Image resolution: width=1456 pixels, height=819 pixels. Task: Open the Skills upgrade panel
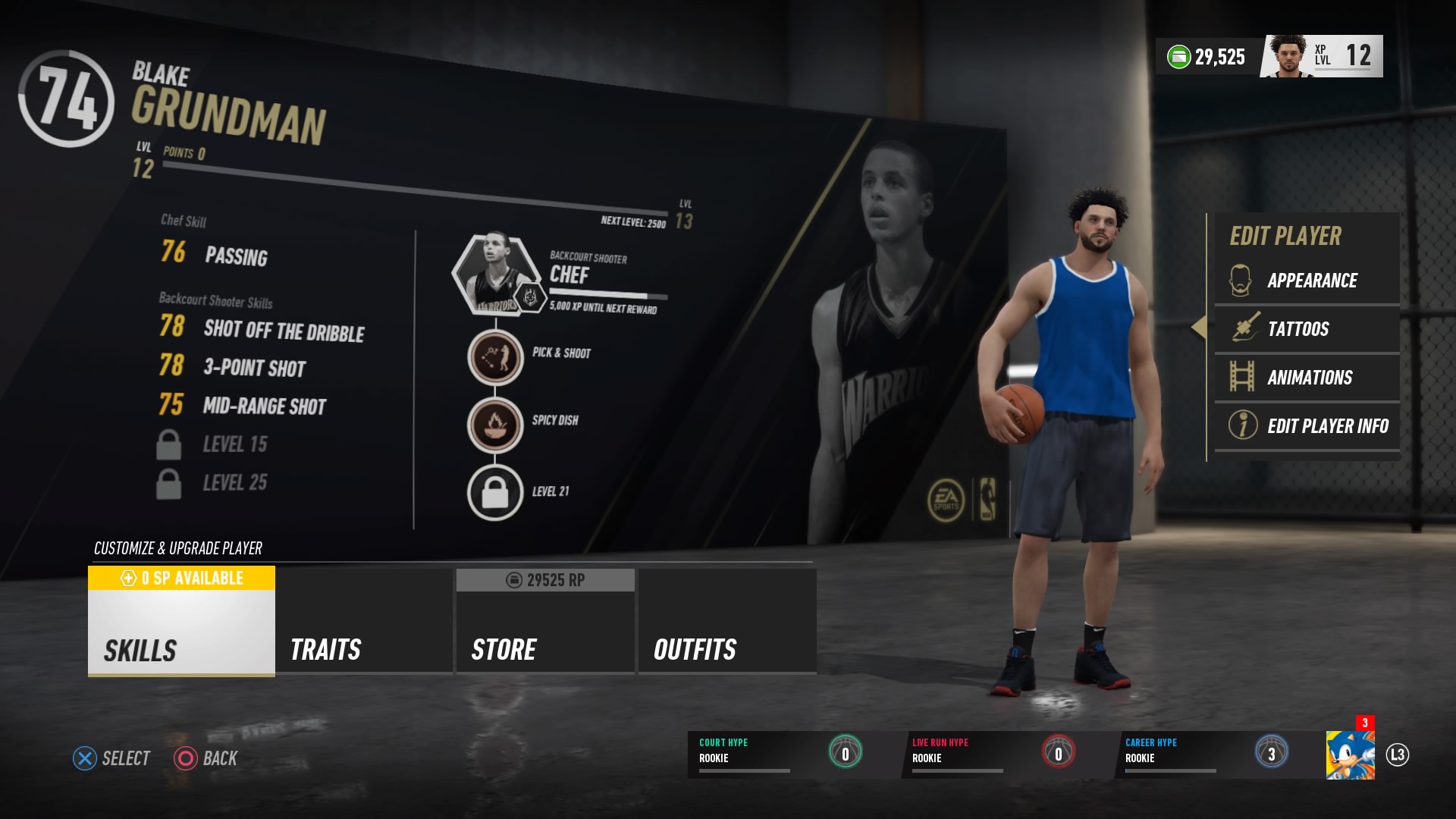(x=180, y=649)
